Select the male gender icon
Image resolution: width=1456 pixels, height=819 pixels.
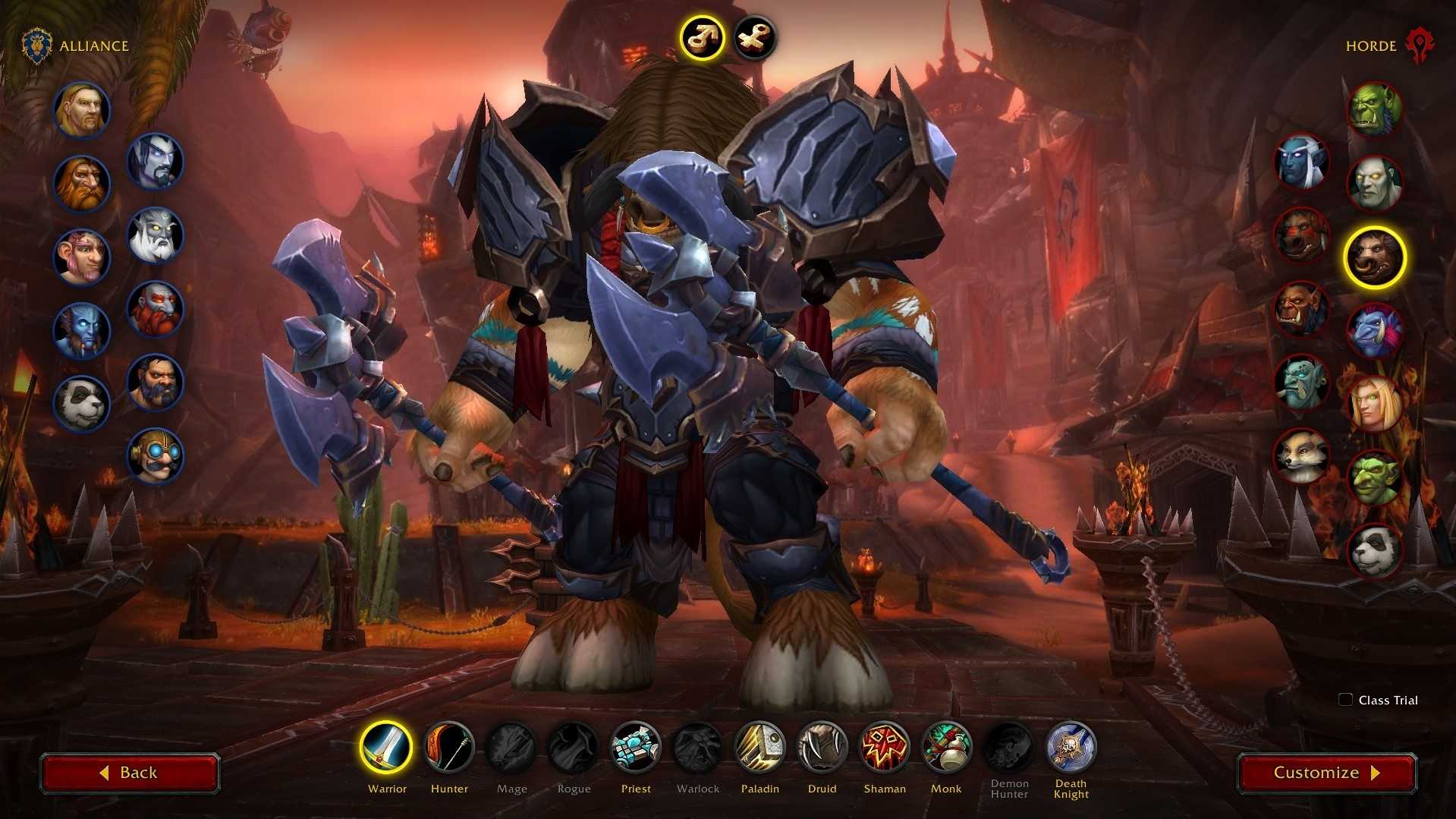coord(701,37)
